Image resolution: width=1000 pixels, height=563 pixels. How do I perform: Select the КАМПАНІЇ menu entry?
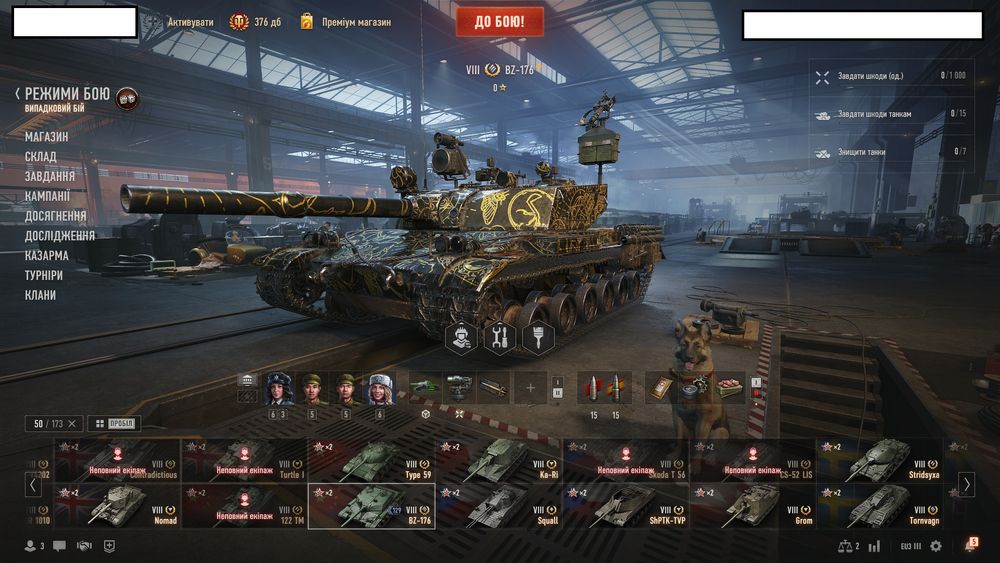tap(48, 196)
